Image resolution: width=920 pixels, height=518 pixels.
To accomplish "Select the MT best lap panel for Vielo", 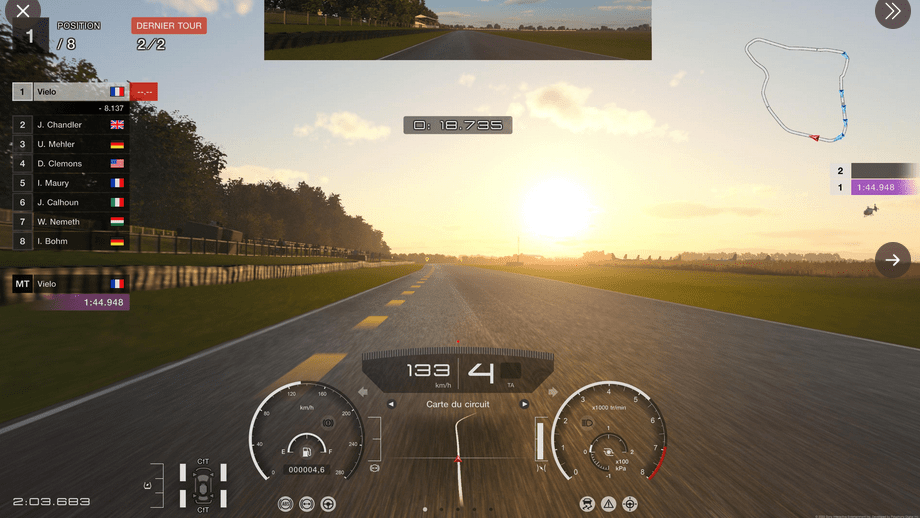I will 70,293.
